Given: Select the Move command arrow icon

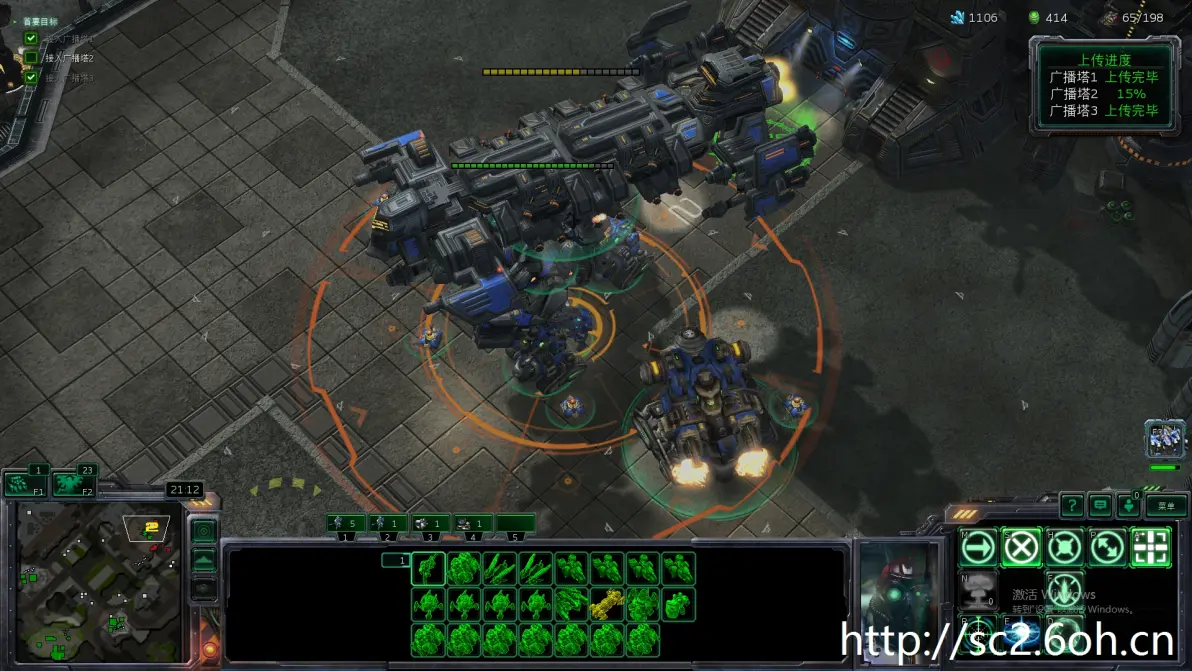Looking at the screenshot, I should [978, 547].
